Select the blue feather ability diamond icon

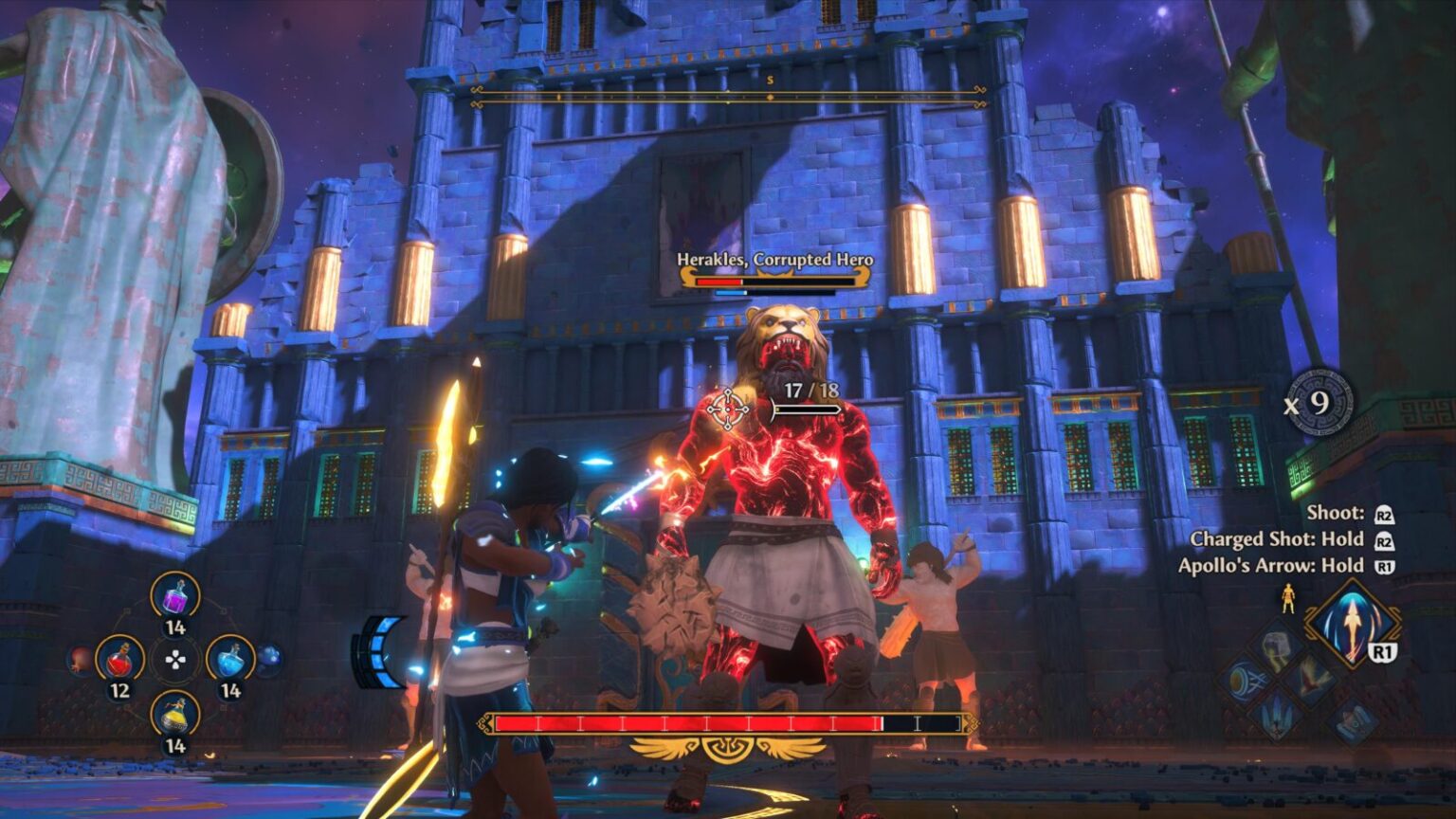pos(1275,711)
